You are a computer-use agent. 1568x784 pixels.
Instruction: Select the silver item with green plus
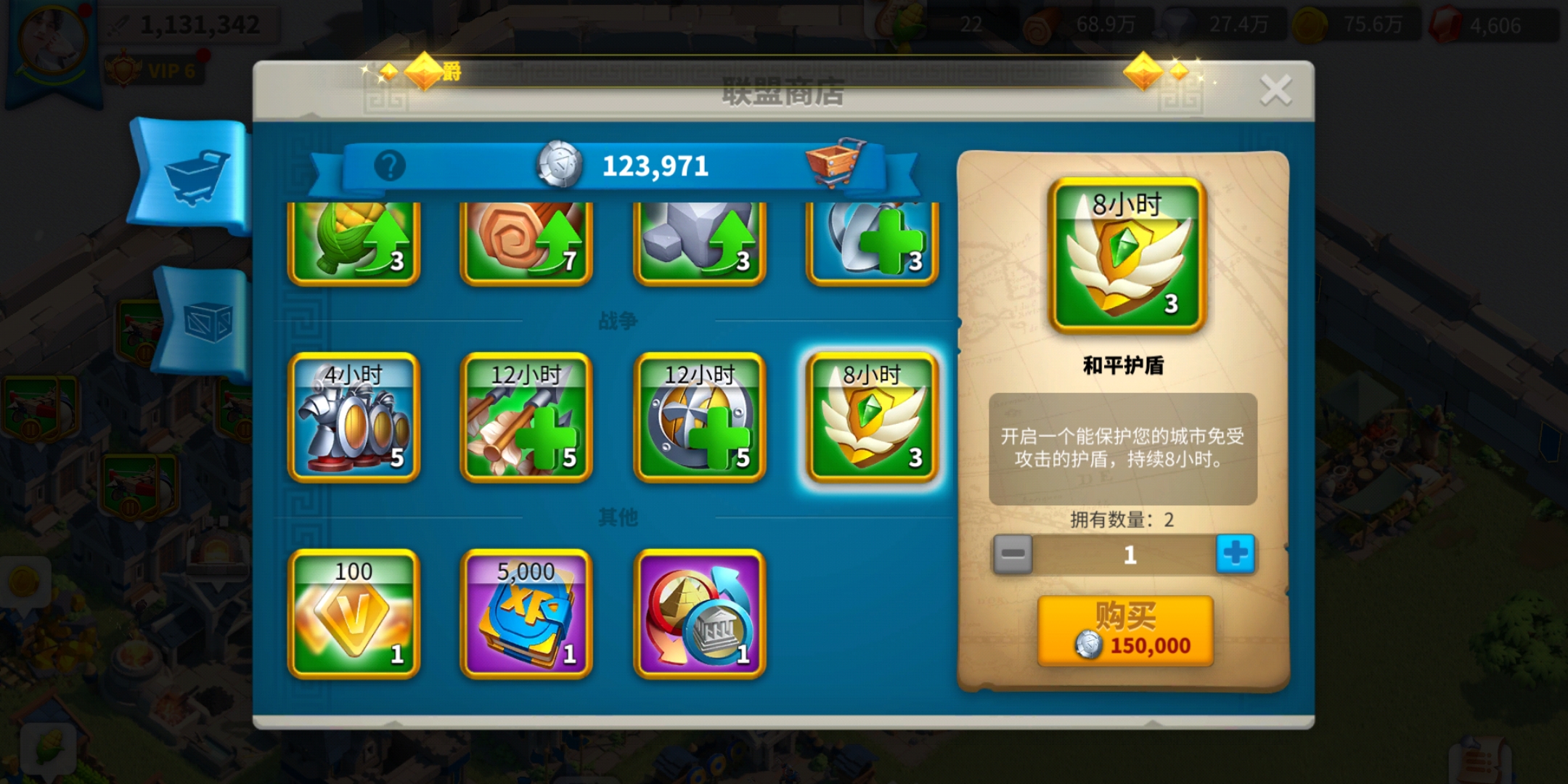[x=872, y=243]
